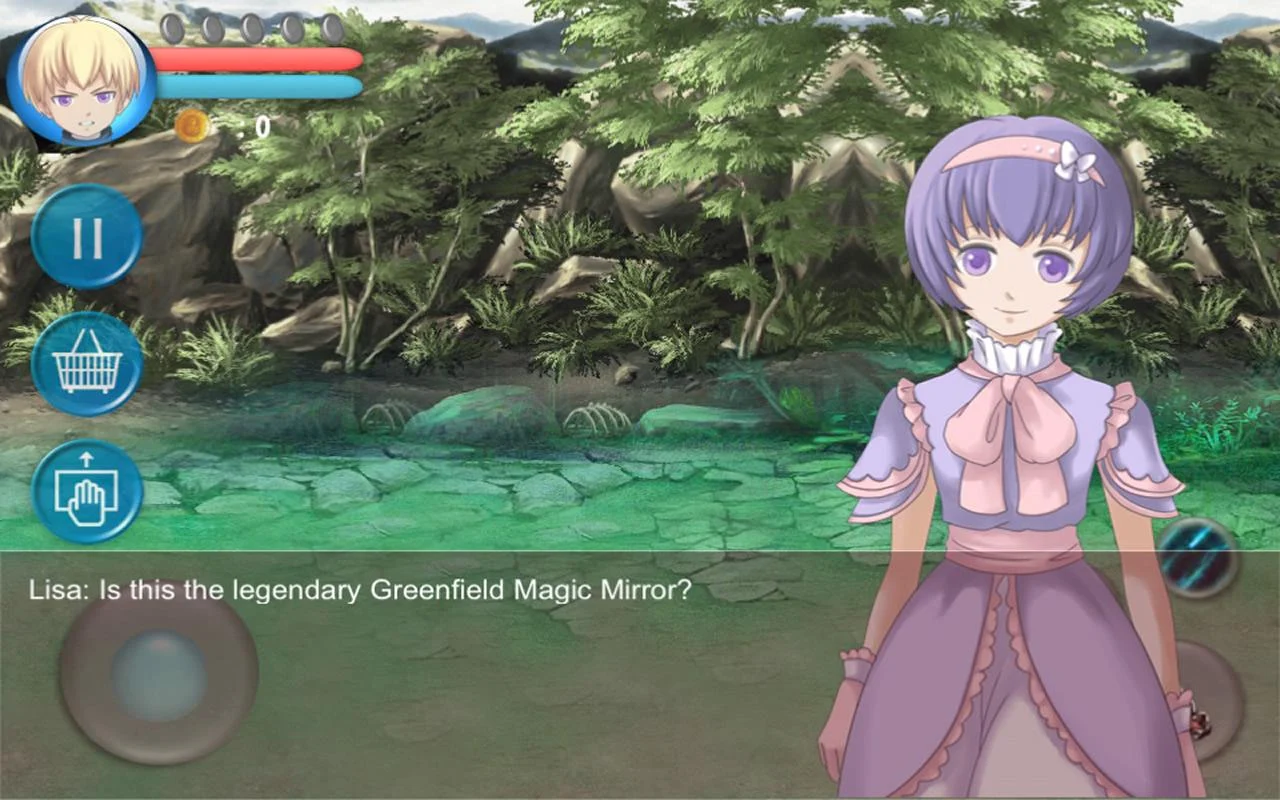Tap the fourth skill slot disc

[291, 29]
